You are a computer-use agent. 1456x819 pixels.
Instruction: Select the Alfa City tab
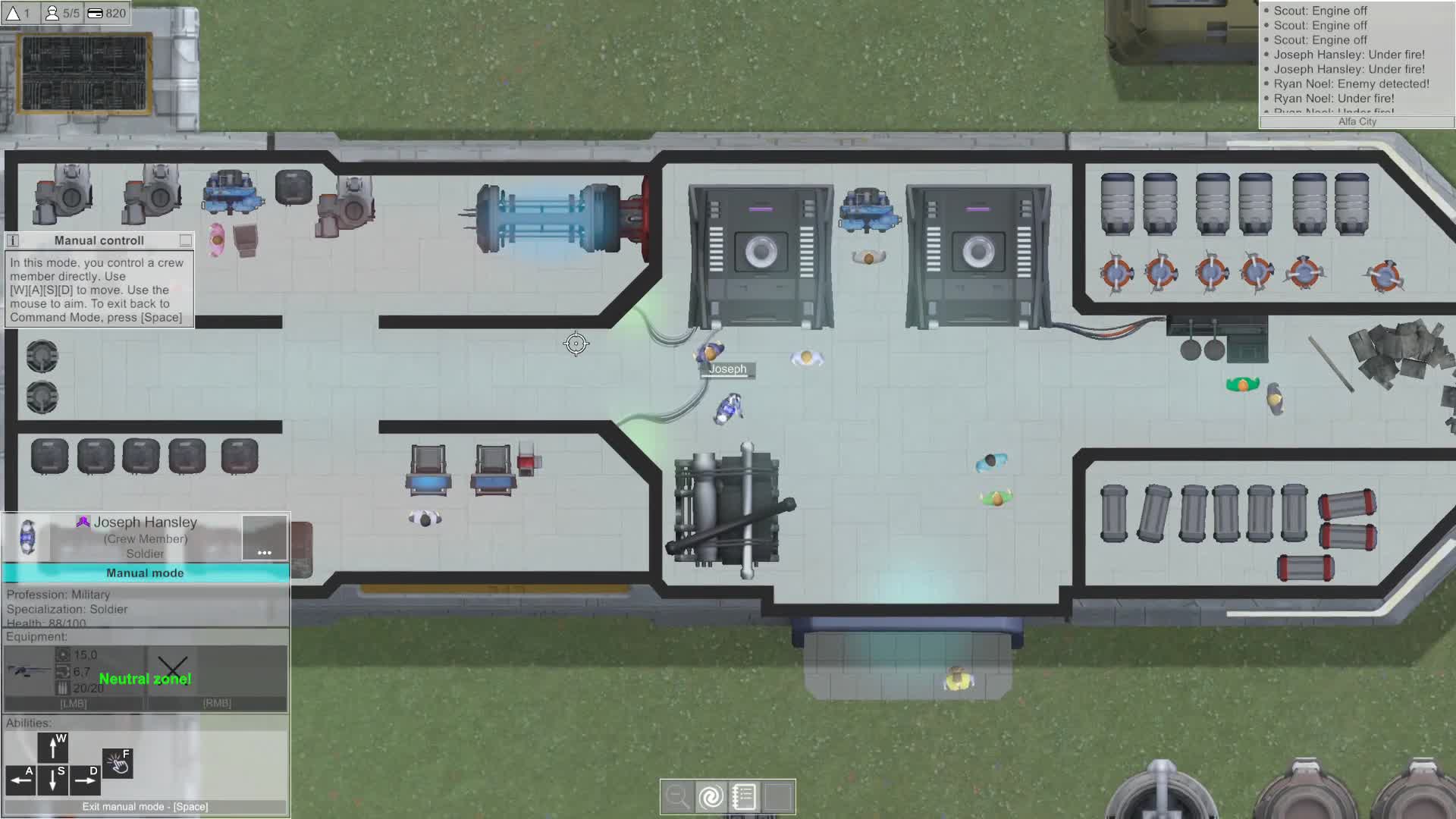click(x=1357, y=122)
